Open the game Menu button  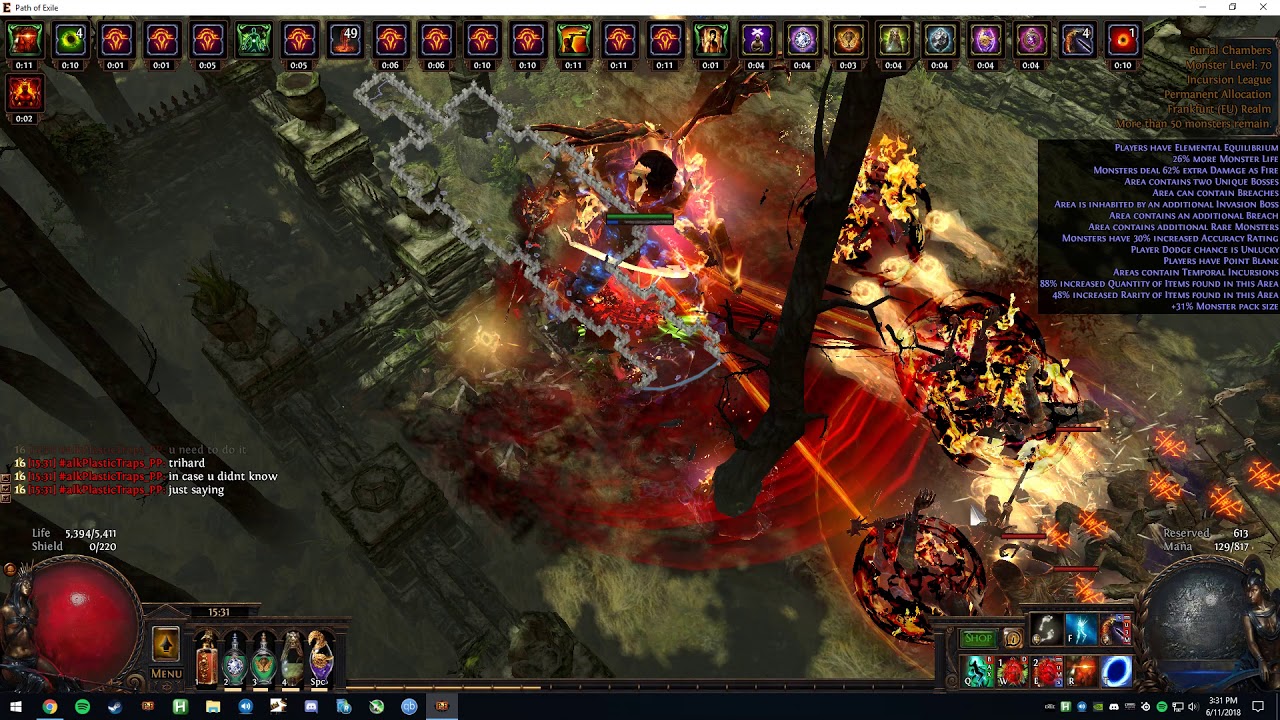click(166, 673)
